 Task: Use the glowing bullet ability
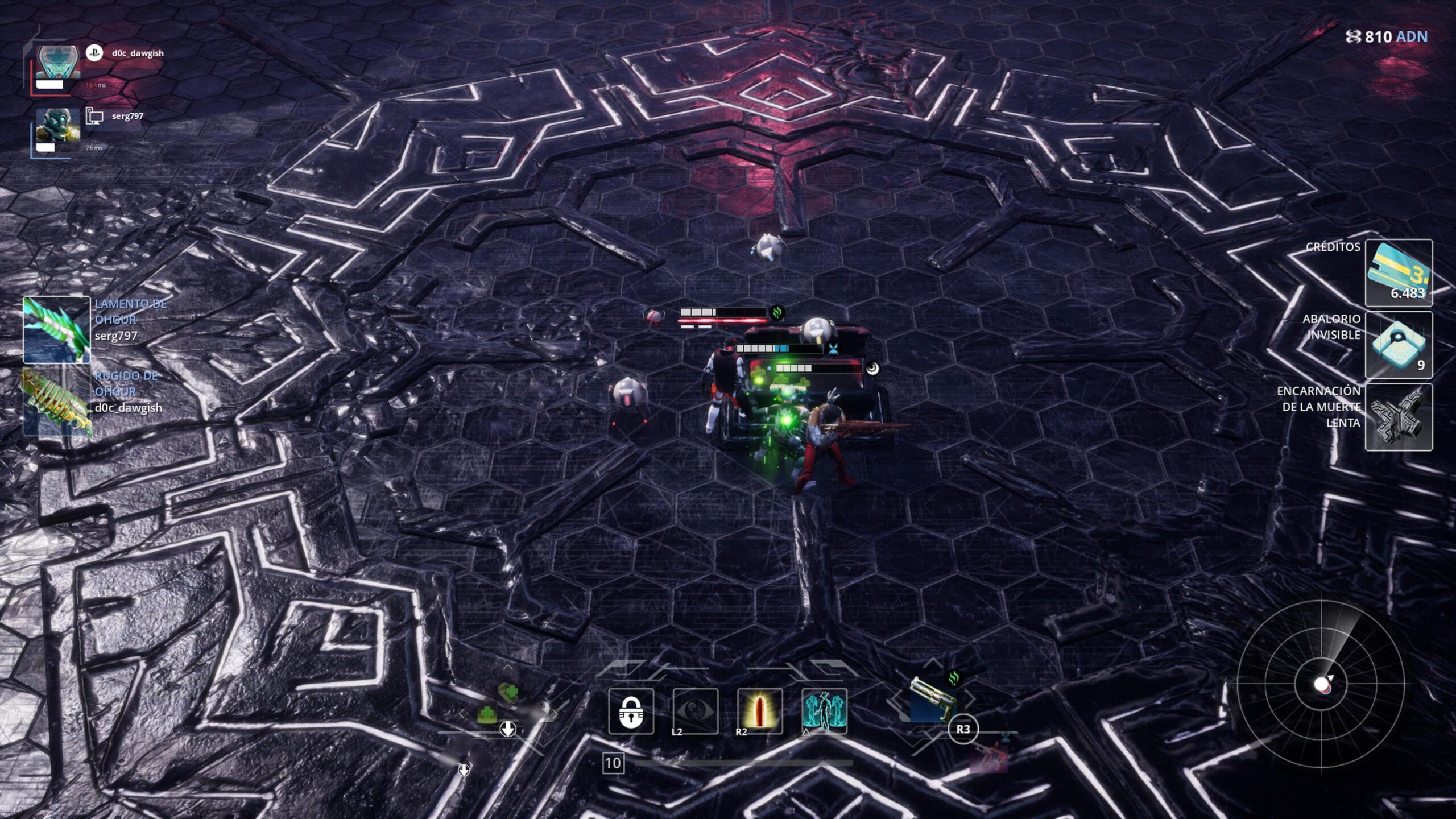click(x=759, y=712)
